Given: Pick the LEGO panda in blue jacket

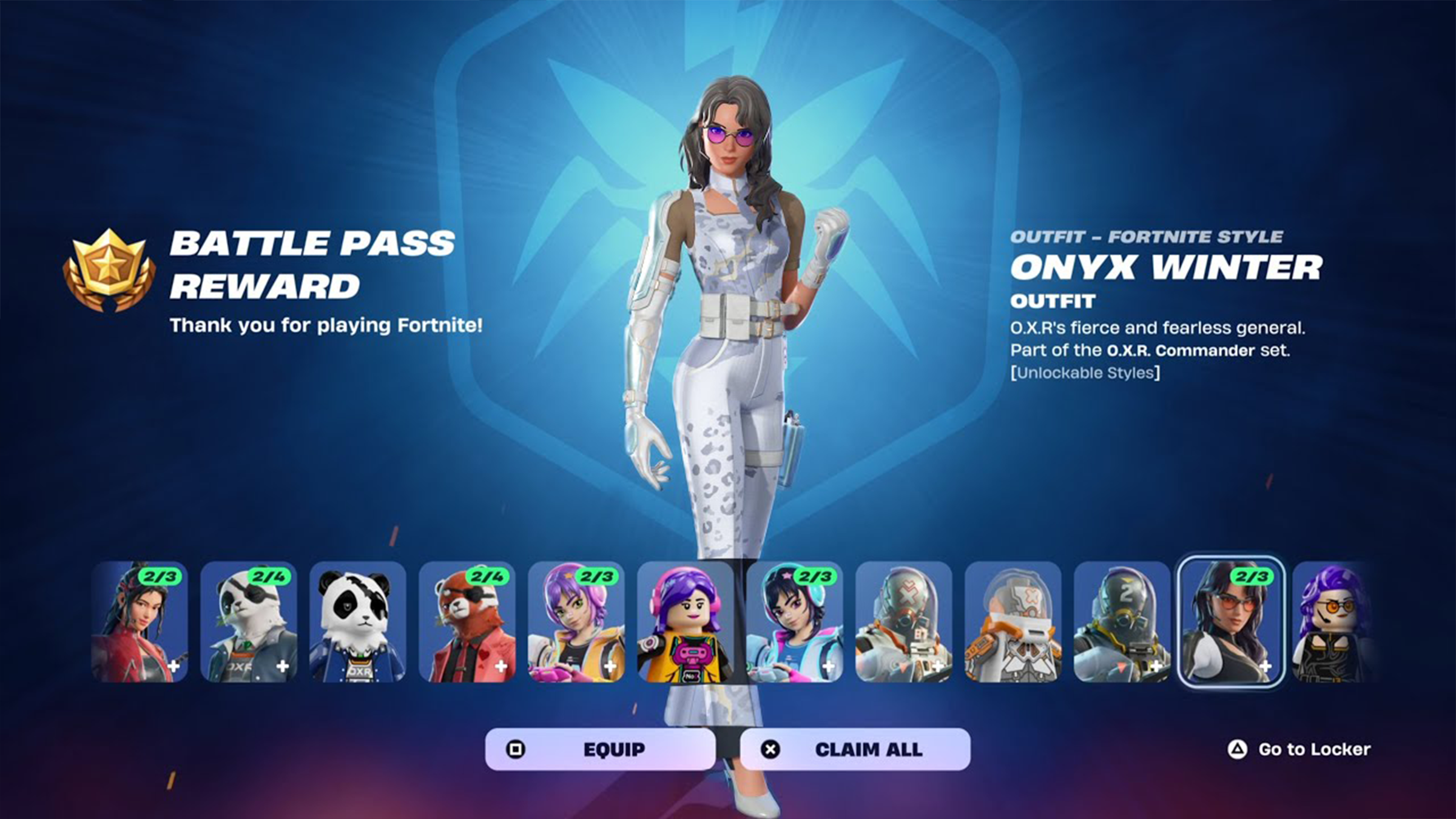Looking at the screenshot, I should (358, 622).
